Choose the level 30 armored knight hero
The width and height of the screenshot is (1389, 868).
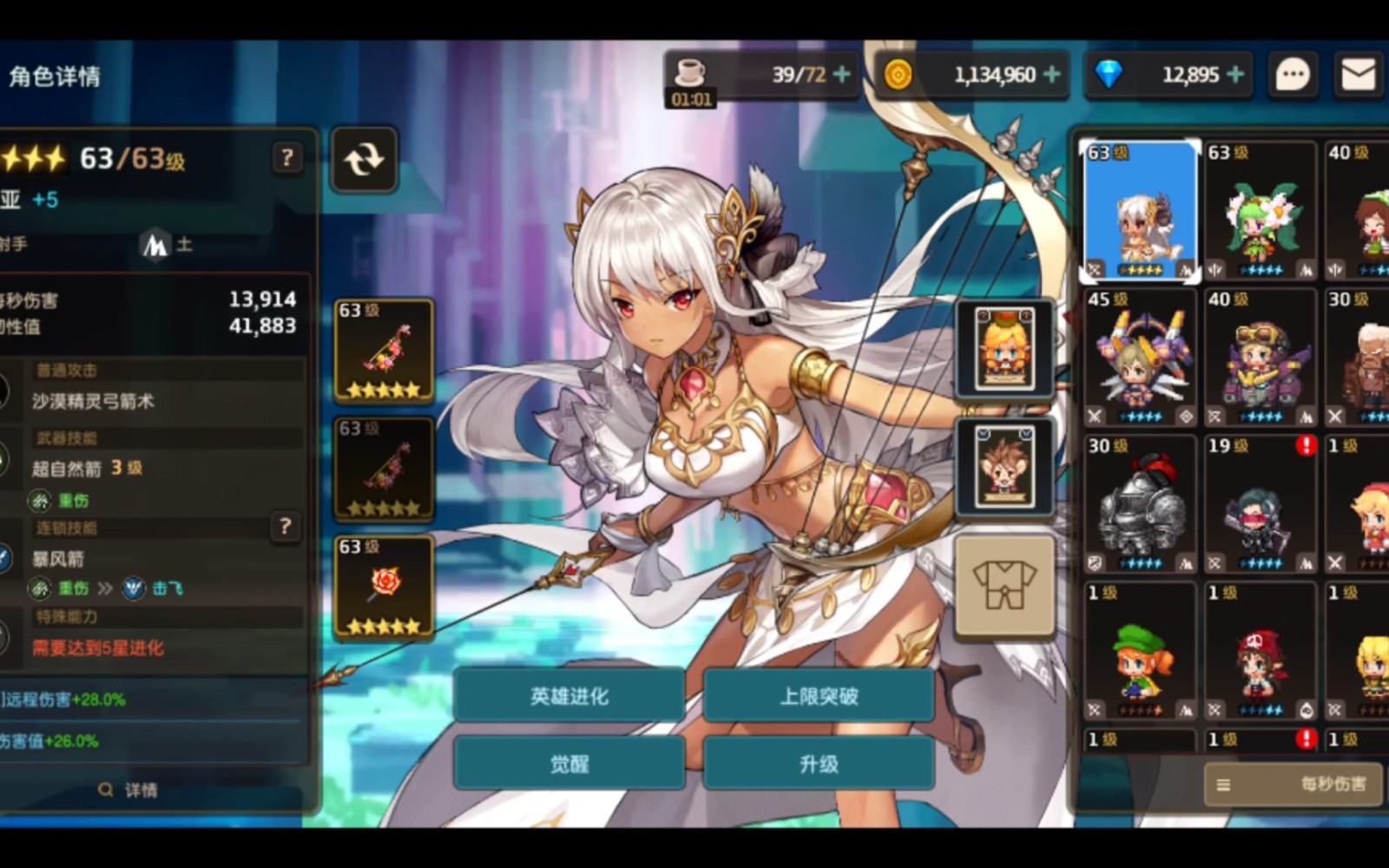tap(1141, 505)
